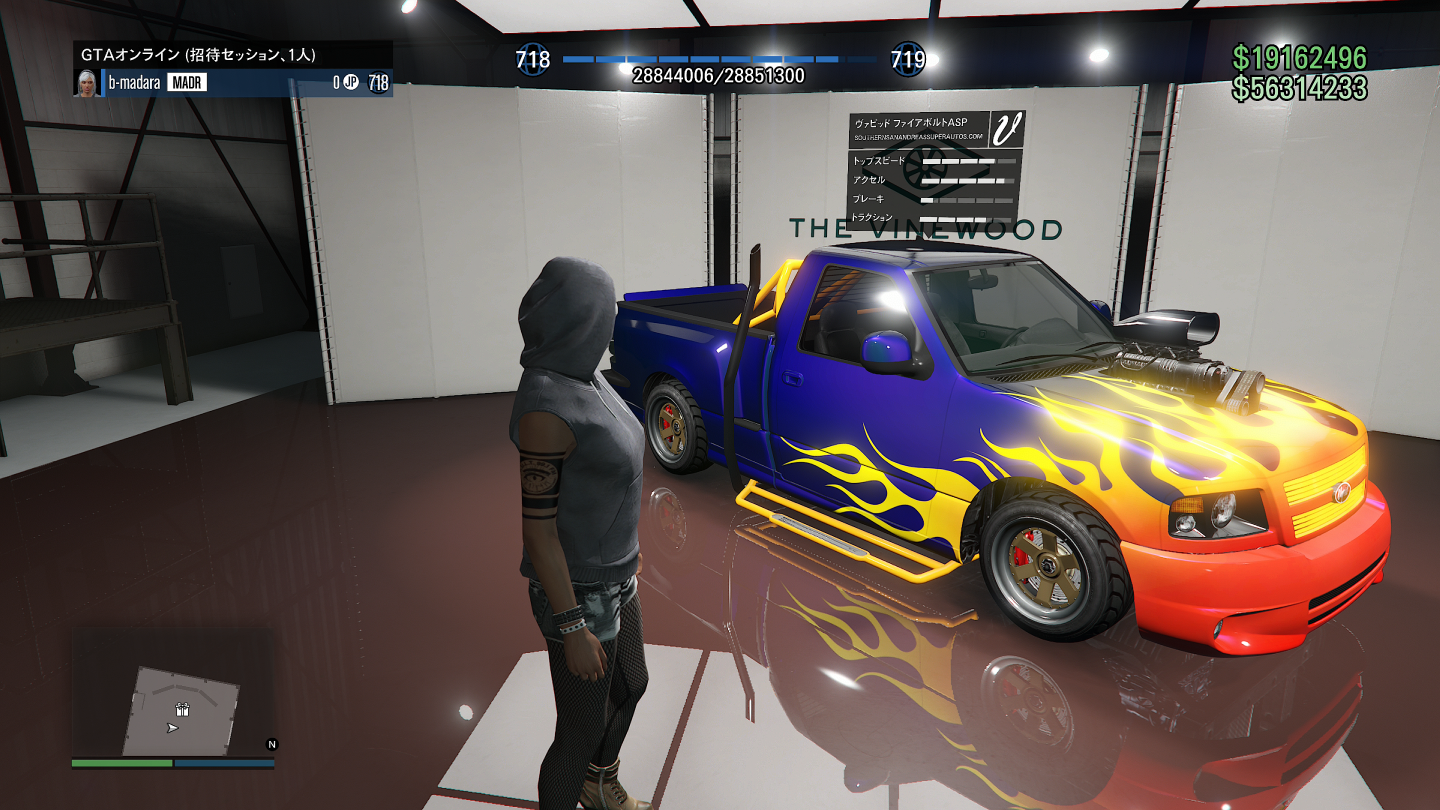Image resolution: width=1440 pixels, height=810 pixels.
Task: Open the Vapid Firebolt ASP stats panel
Action: coord(936,171)
